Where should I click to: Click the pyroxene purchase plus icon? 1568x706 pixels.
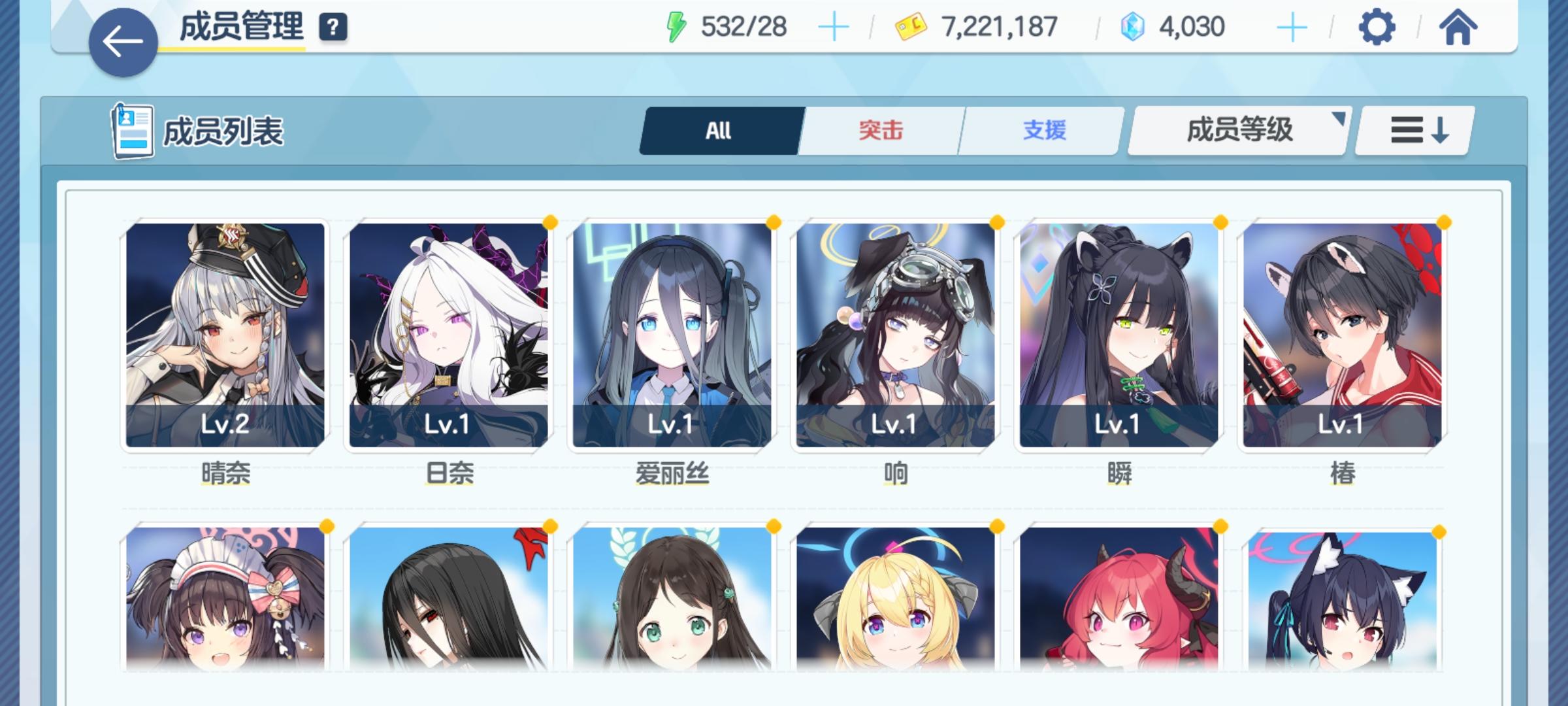point(1292,27)
